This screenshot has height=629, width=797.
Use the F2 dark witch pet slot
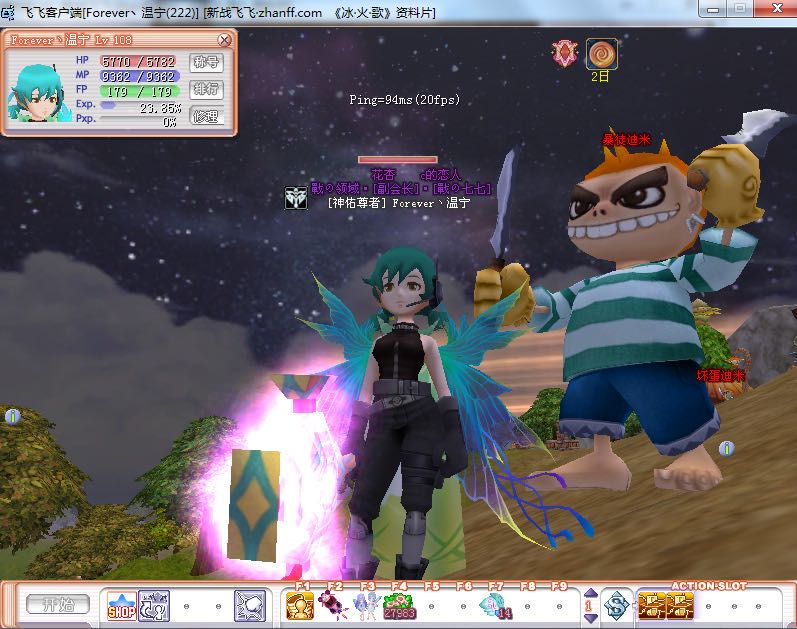[333, 605]
